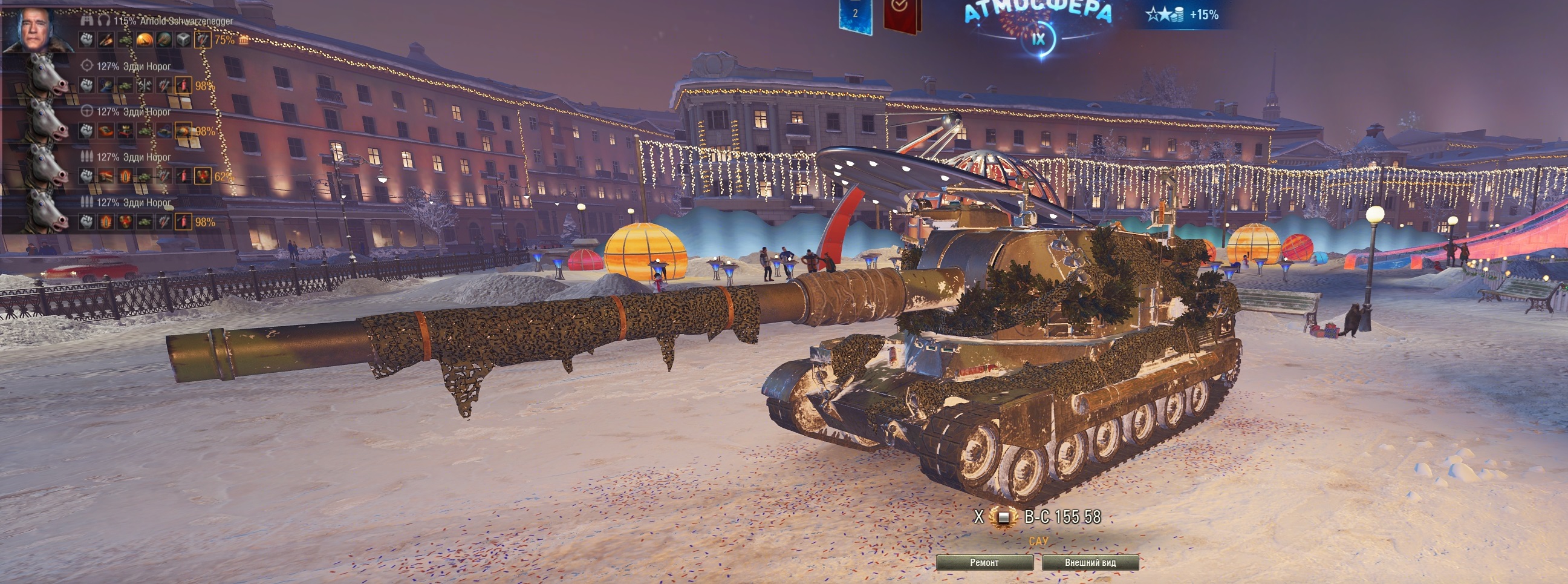1568x584 pixels.
Task: Open the driver's highlighted explosion skill
Action: (183, 131)
